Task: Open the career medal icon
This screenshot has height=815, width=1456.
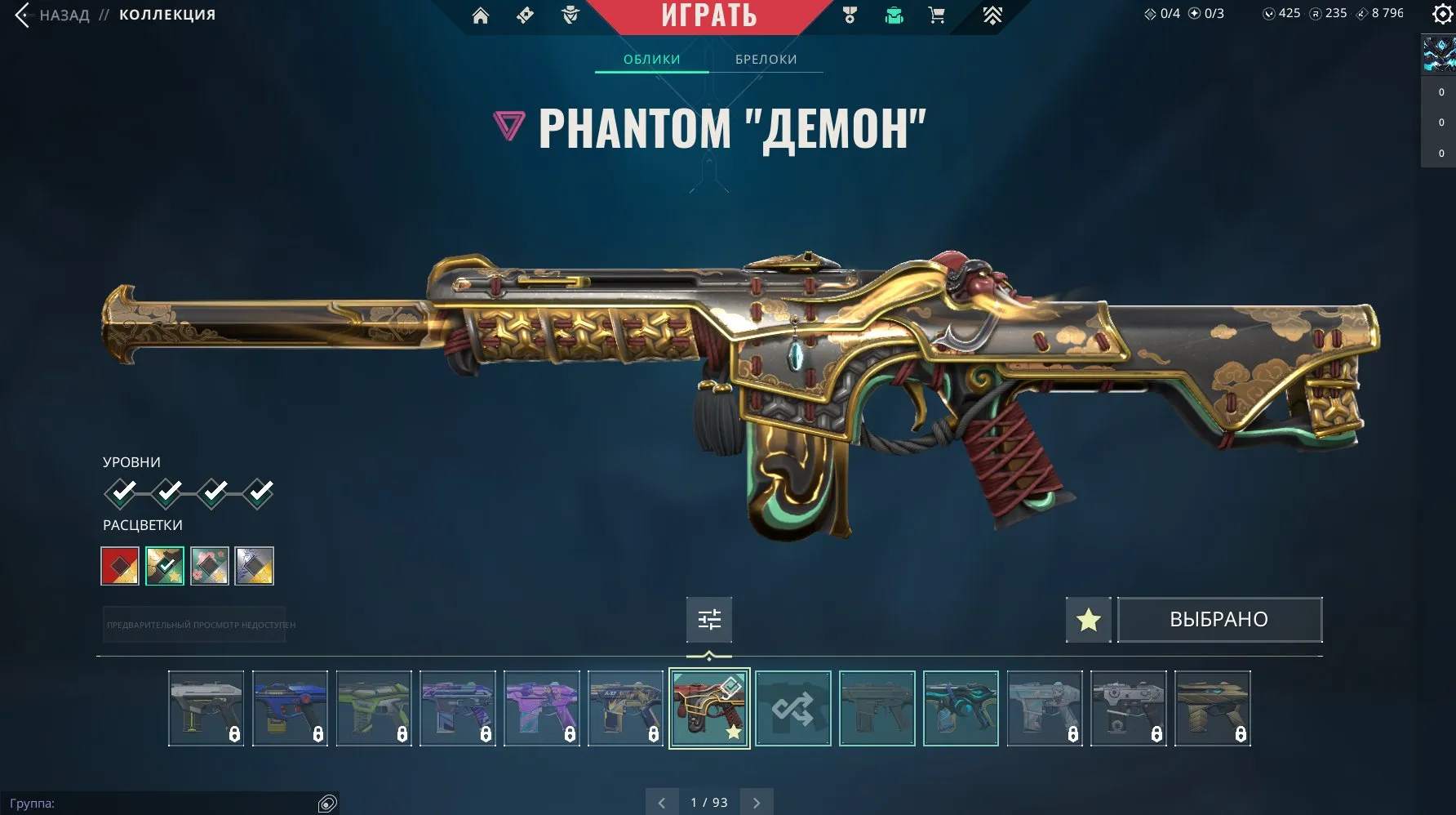Action: pyautogui.click(x=850, y=15)
